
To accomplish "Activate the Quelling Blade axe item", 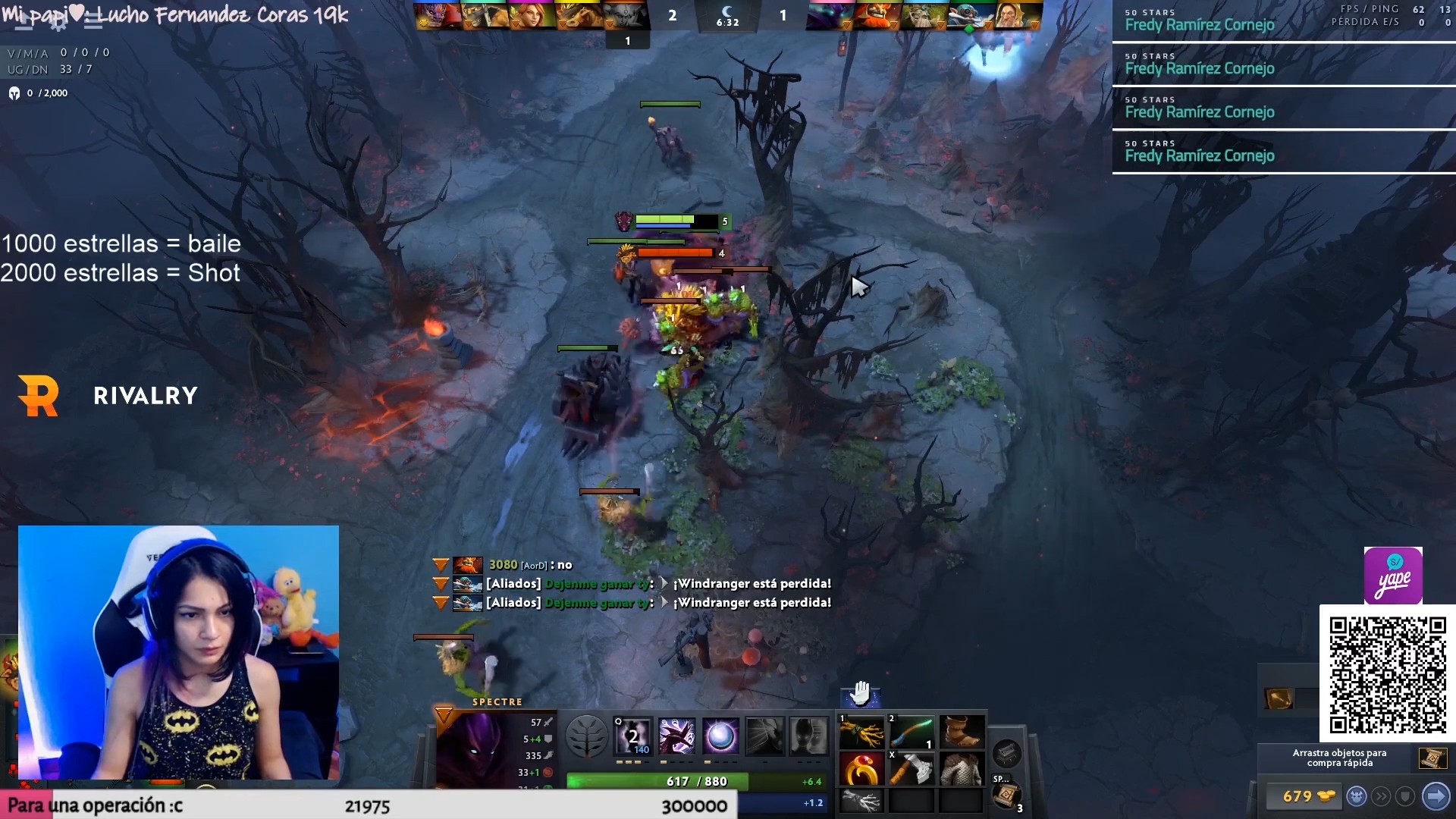I will (912, 770).
